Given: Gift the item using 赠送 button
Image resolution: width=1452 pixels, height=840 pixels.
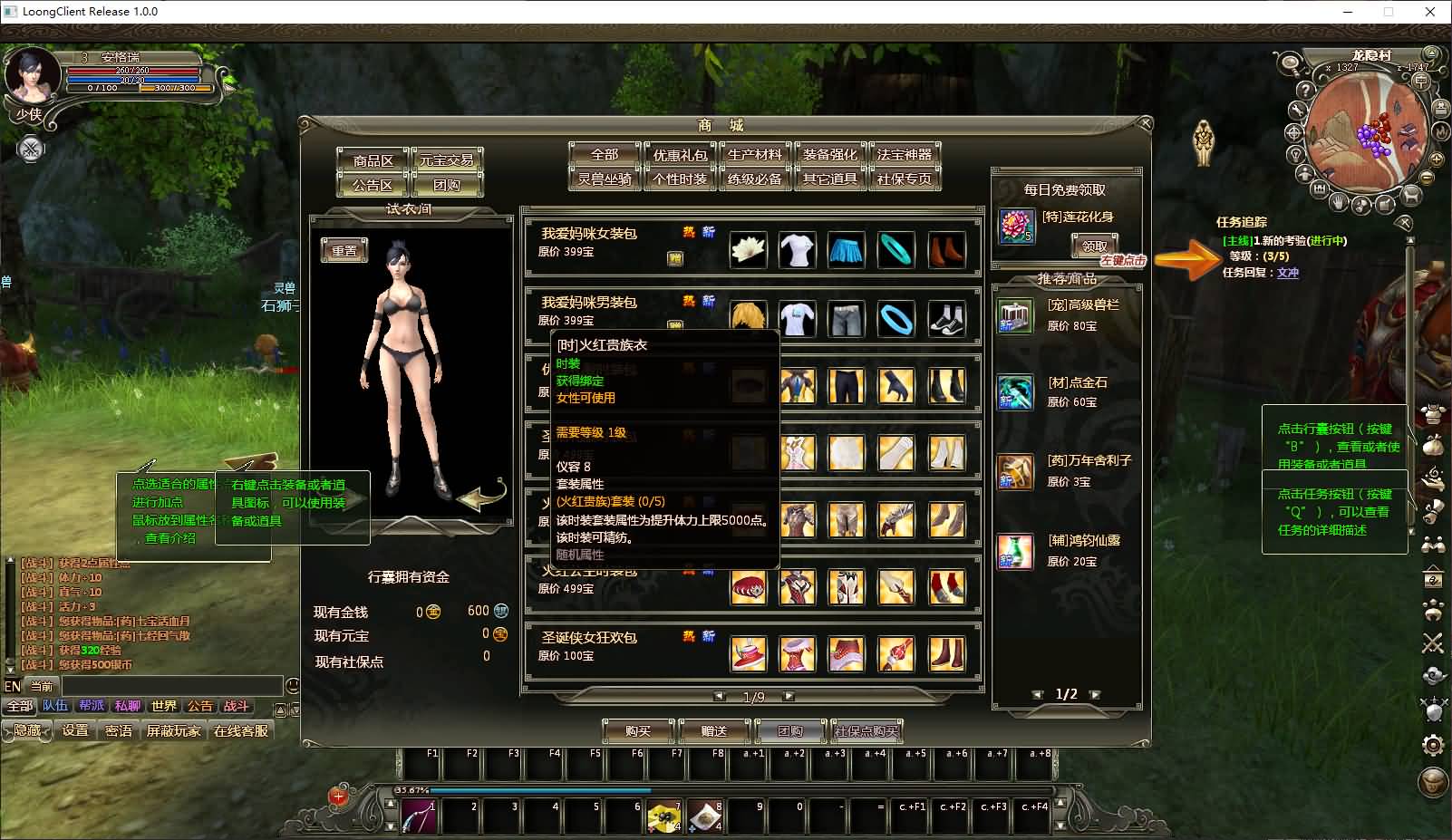Looking at the screenshot, I should tap(714, 731).
